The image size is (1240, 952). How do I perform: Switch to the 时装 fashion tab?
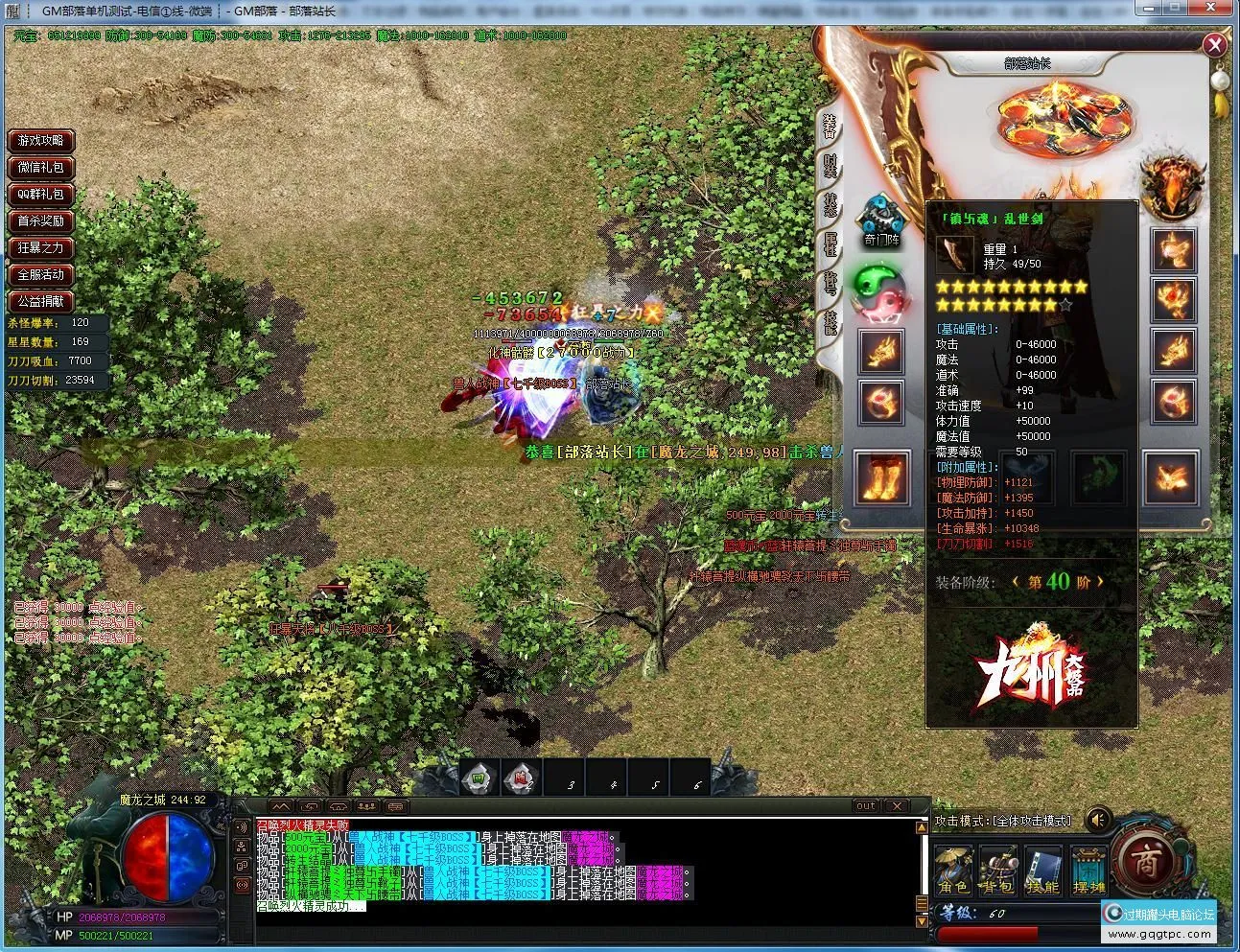tap(831, 165)
